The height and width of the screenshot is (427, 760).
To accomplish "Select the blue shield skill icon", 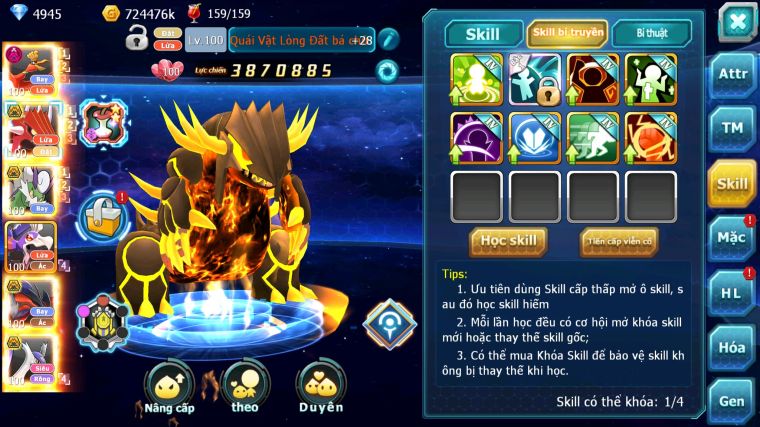I will tap(535, 138).
